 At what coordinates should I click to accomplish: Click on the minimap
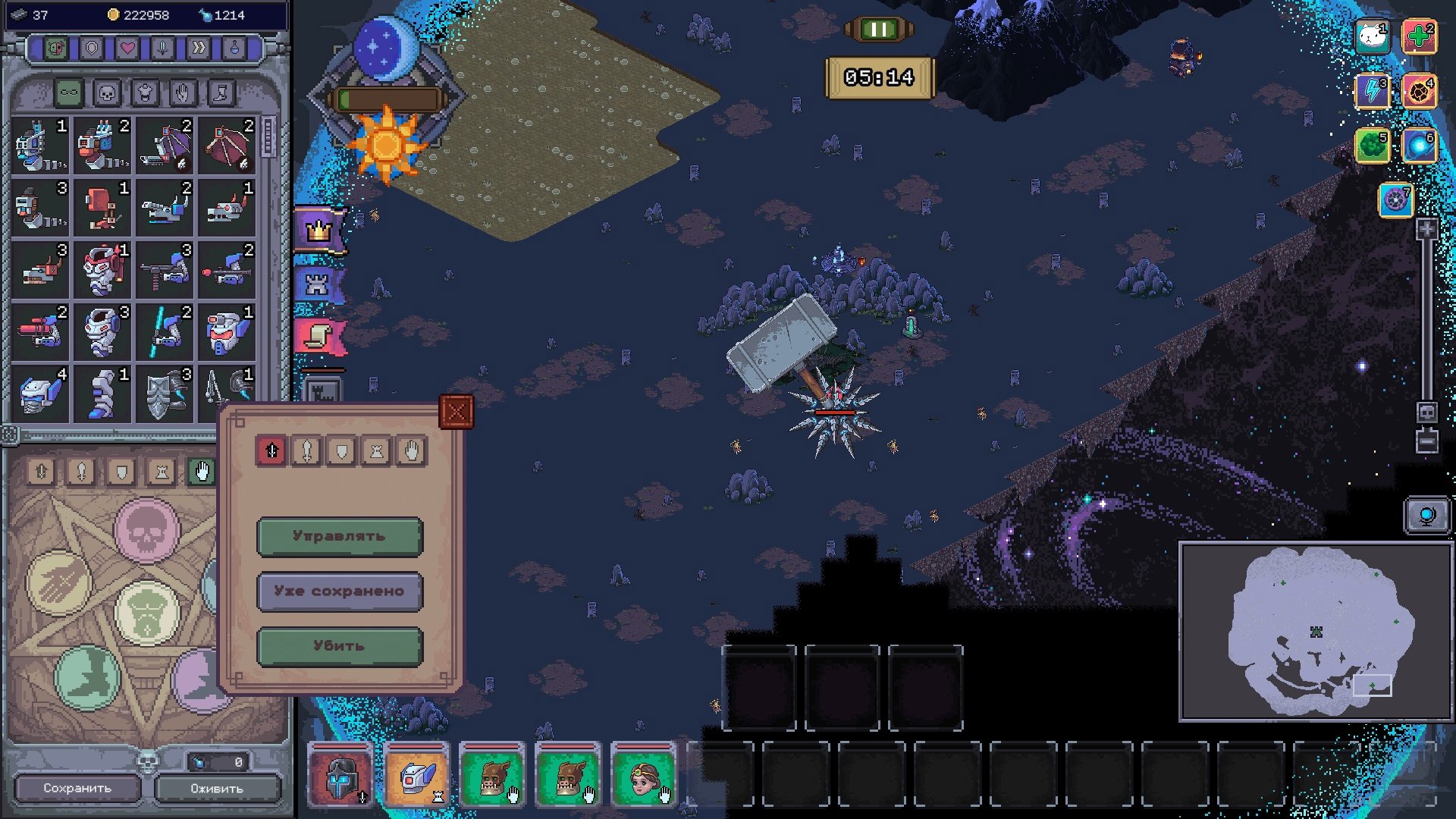tap(1316, 632)
